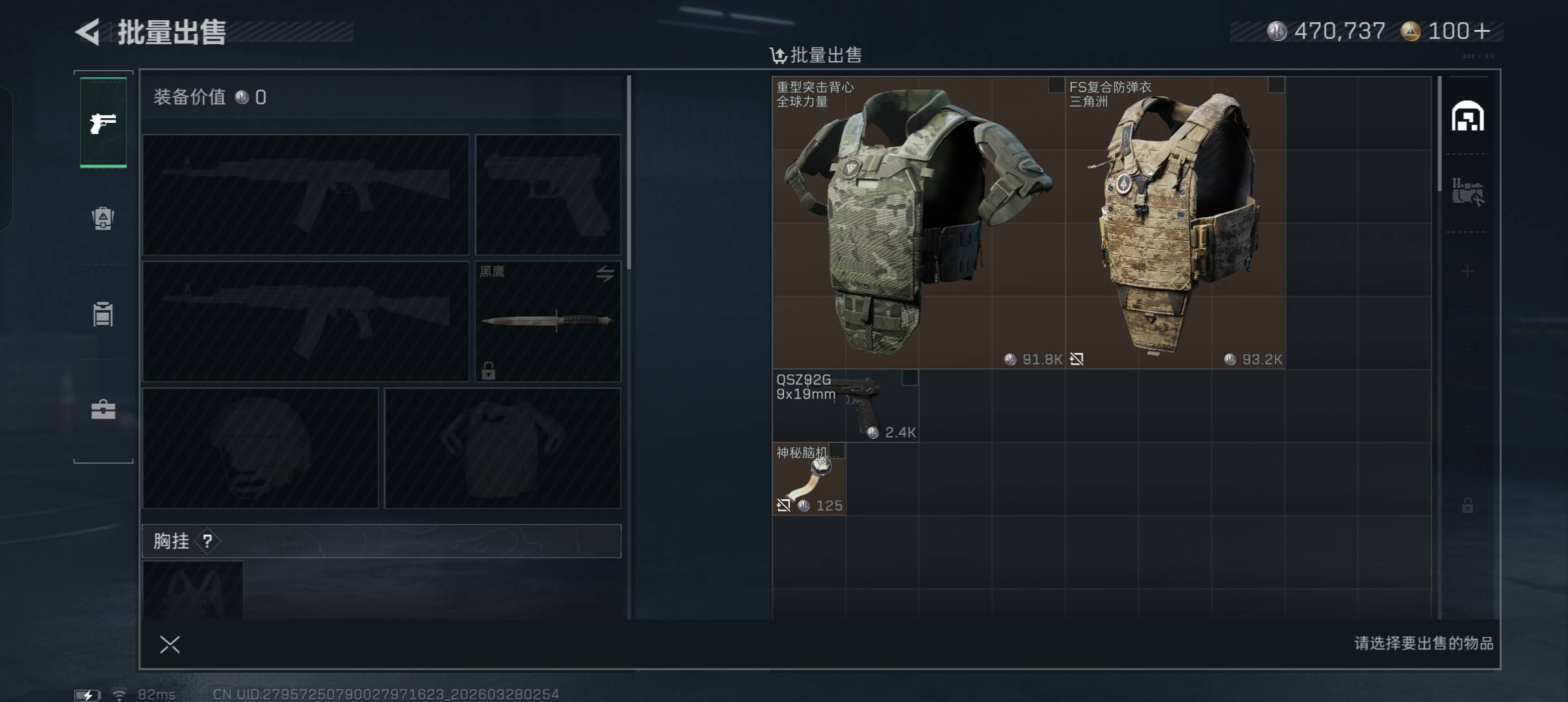Tick the checkbox on the QSZ92G pistol

[x=909, y=378]
